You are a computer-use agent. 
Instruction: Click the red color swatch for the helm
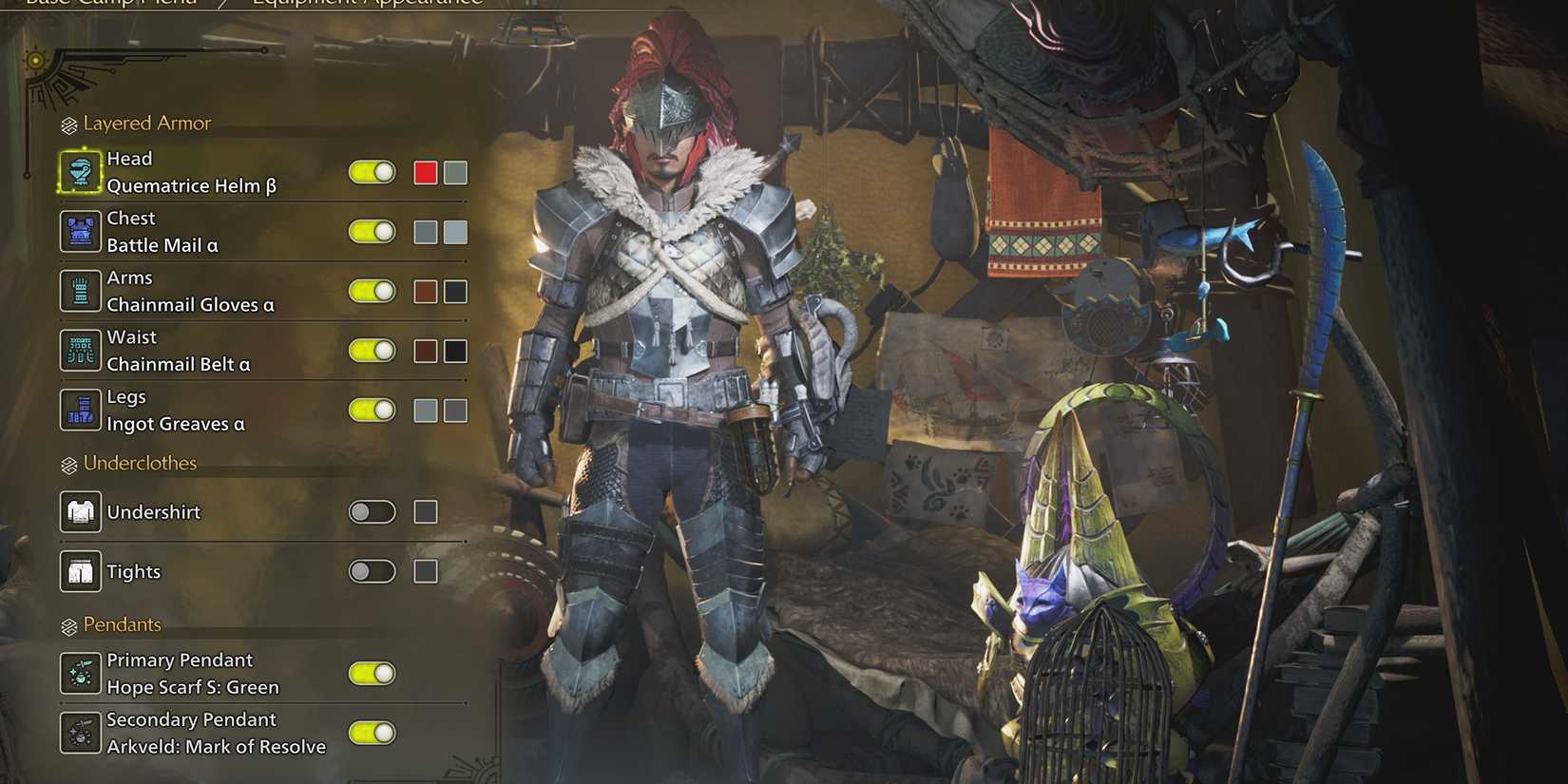tap(425, 172)
